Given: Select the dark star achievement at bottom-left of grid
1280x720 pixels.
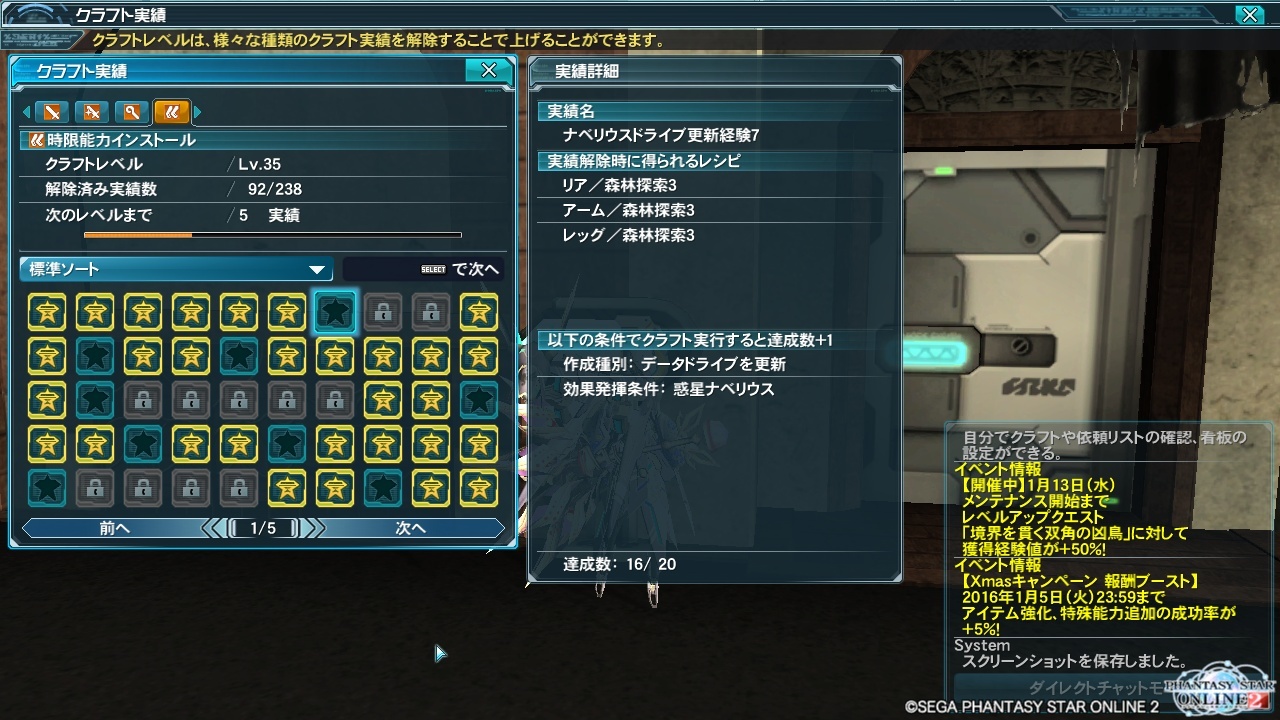Looking at the screenshot, I should [x=47, y=489].
